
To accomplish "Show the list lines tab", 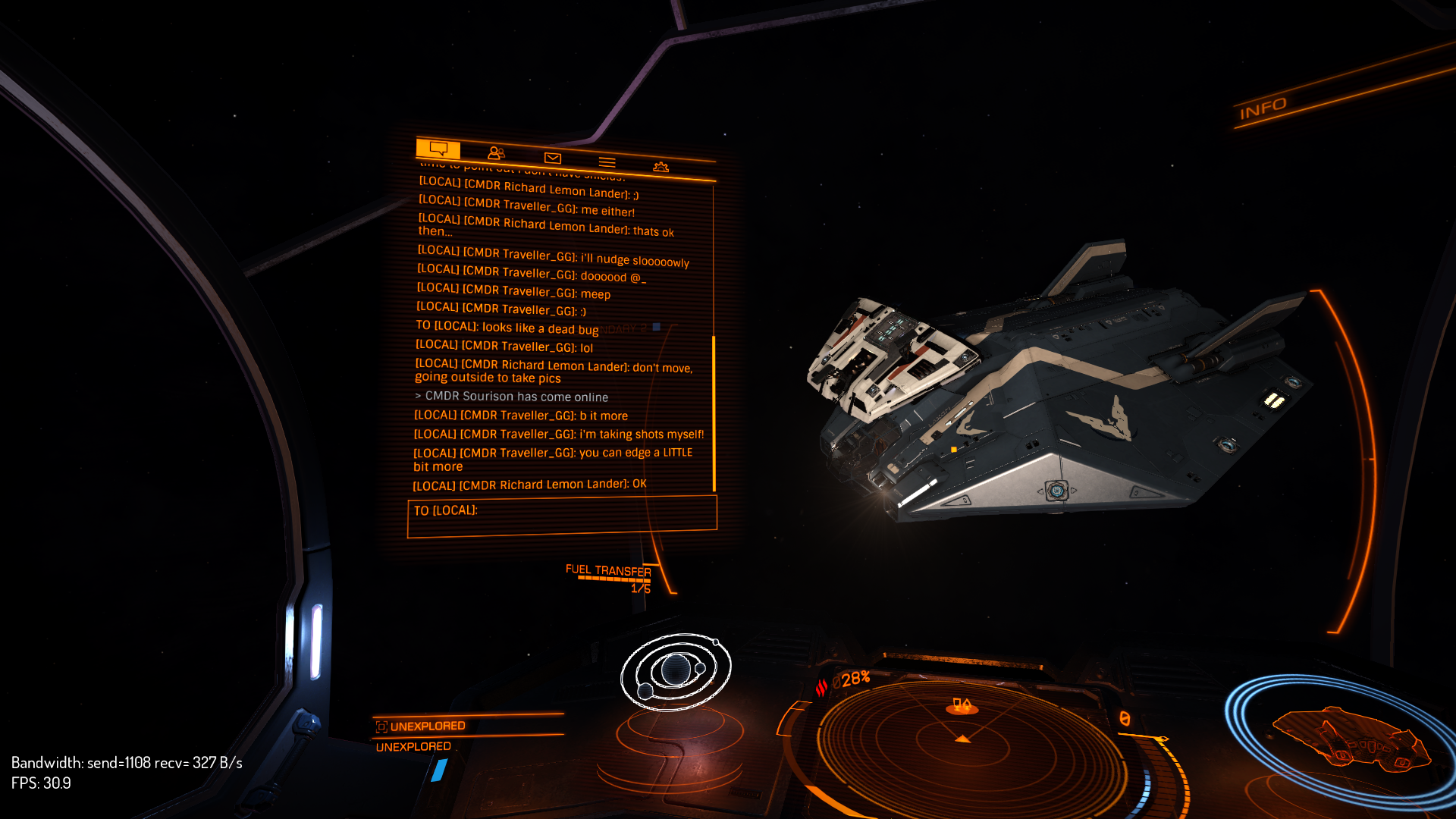I will click(607, 162).
